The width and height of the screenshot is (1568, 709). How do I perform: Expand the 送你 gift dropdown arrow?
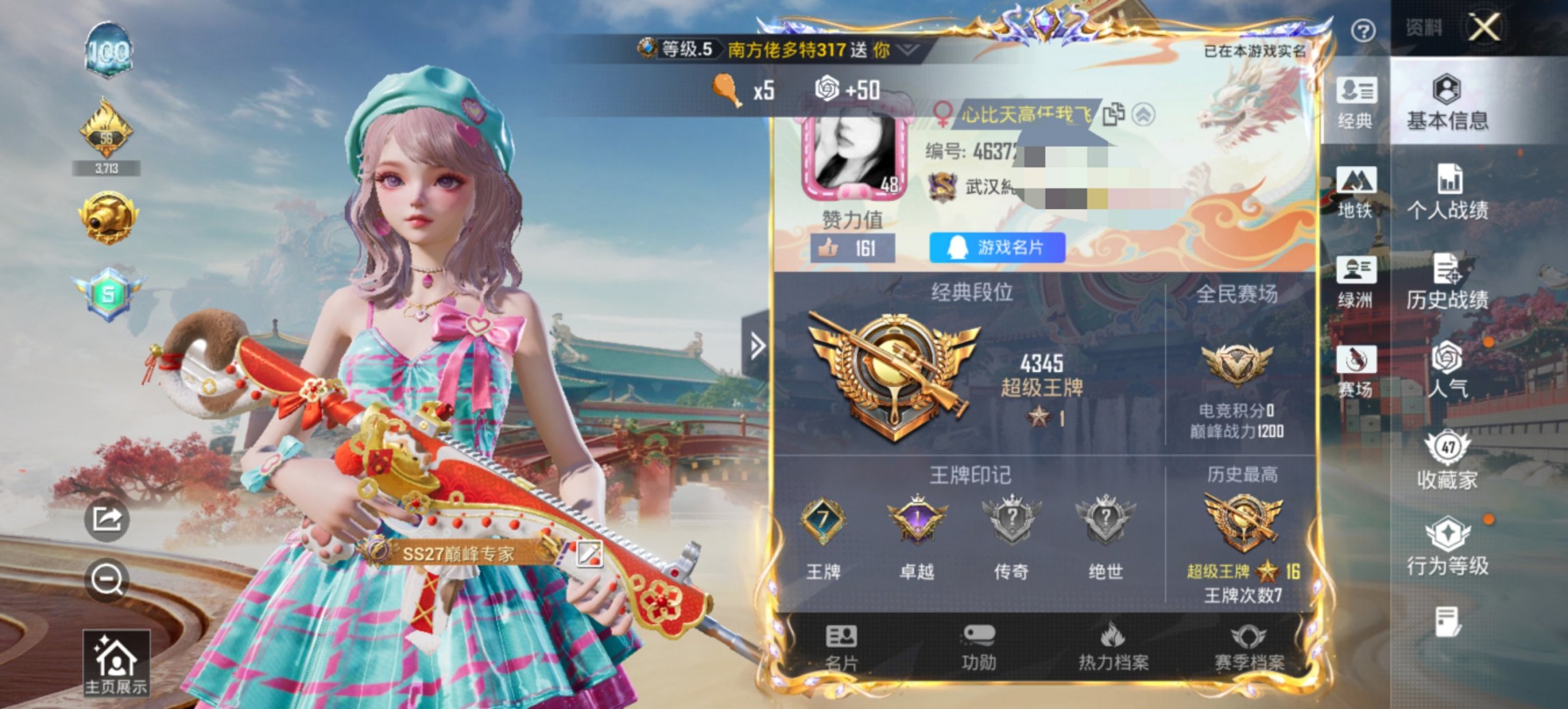coord(905,49)
